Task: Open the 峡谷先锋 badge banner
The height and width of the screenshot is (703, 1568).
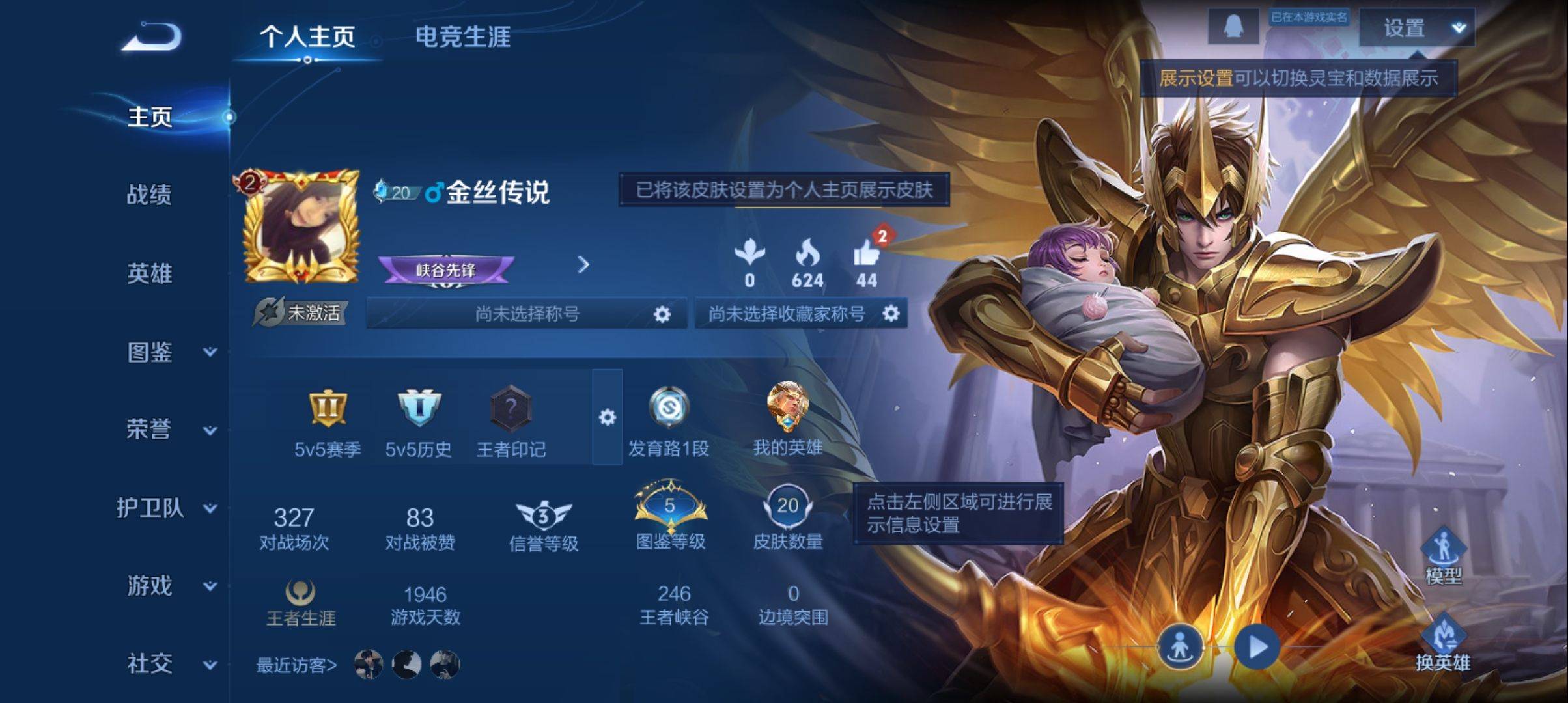Action: coord(446,269)
